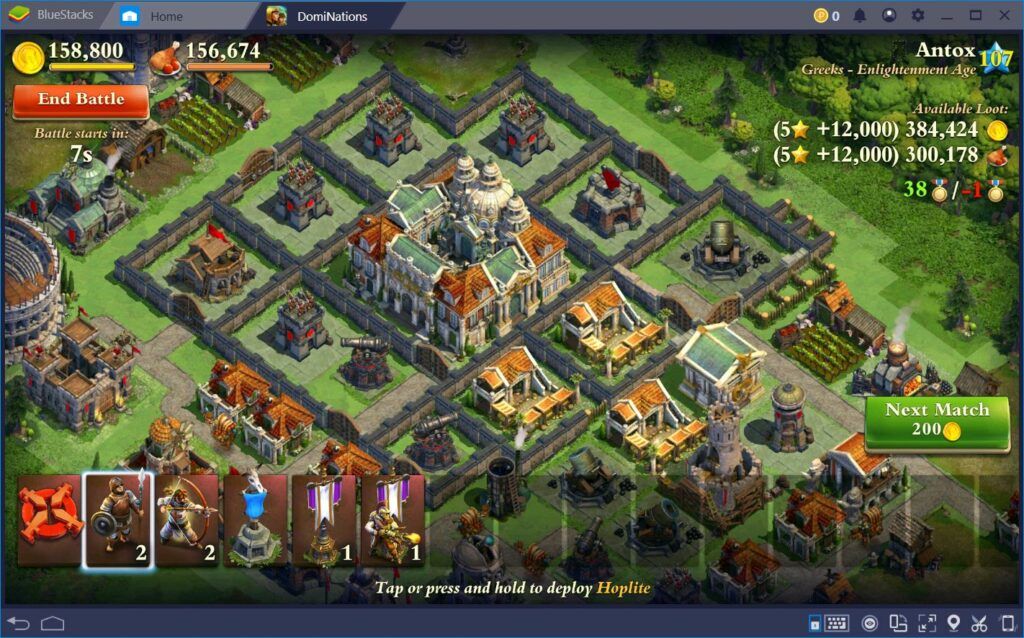Select the red rally crossed-swords icon
This screenshot has height=638, width=1024.
coord(48,520)
